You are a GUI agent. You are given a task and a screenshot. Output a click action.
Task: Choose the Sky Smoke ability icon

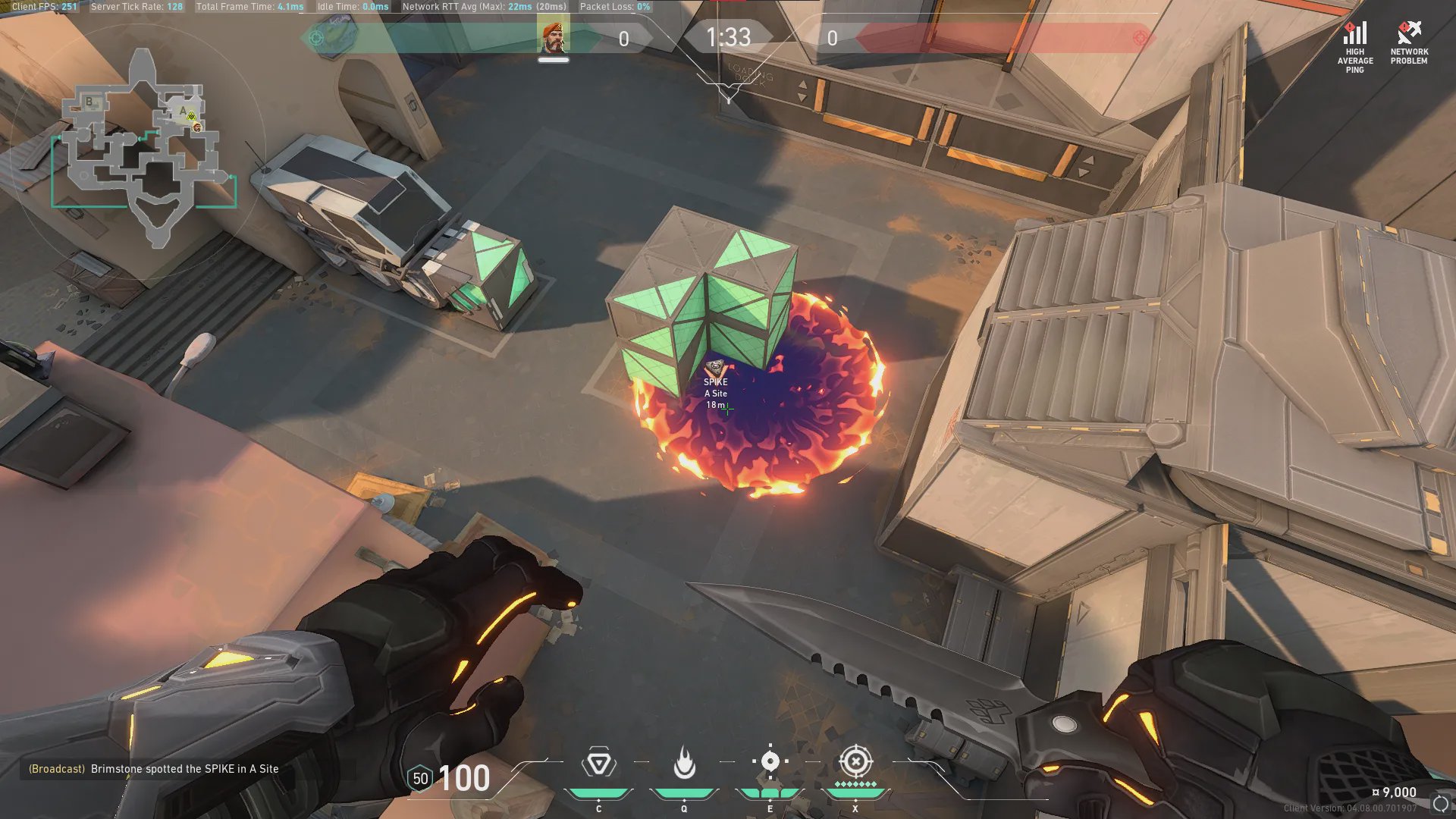click(770, 761)
